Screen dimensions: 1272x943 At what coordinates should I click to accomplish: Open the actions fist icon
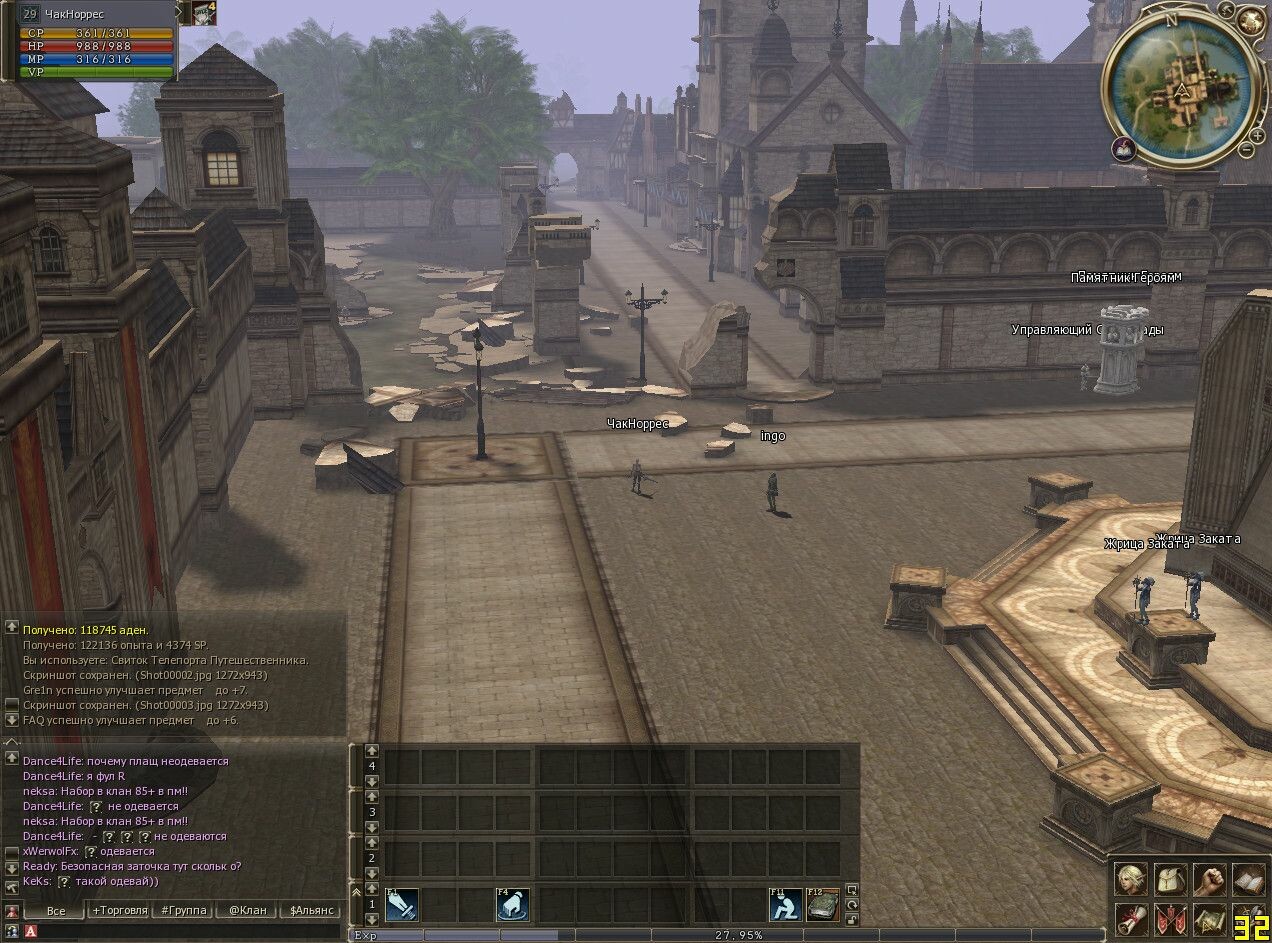(1212, 881)
